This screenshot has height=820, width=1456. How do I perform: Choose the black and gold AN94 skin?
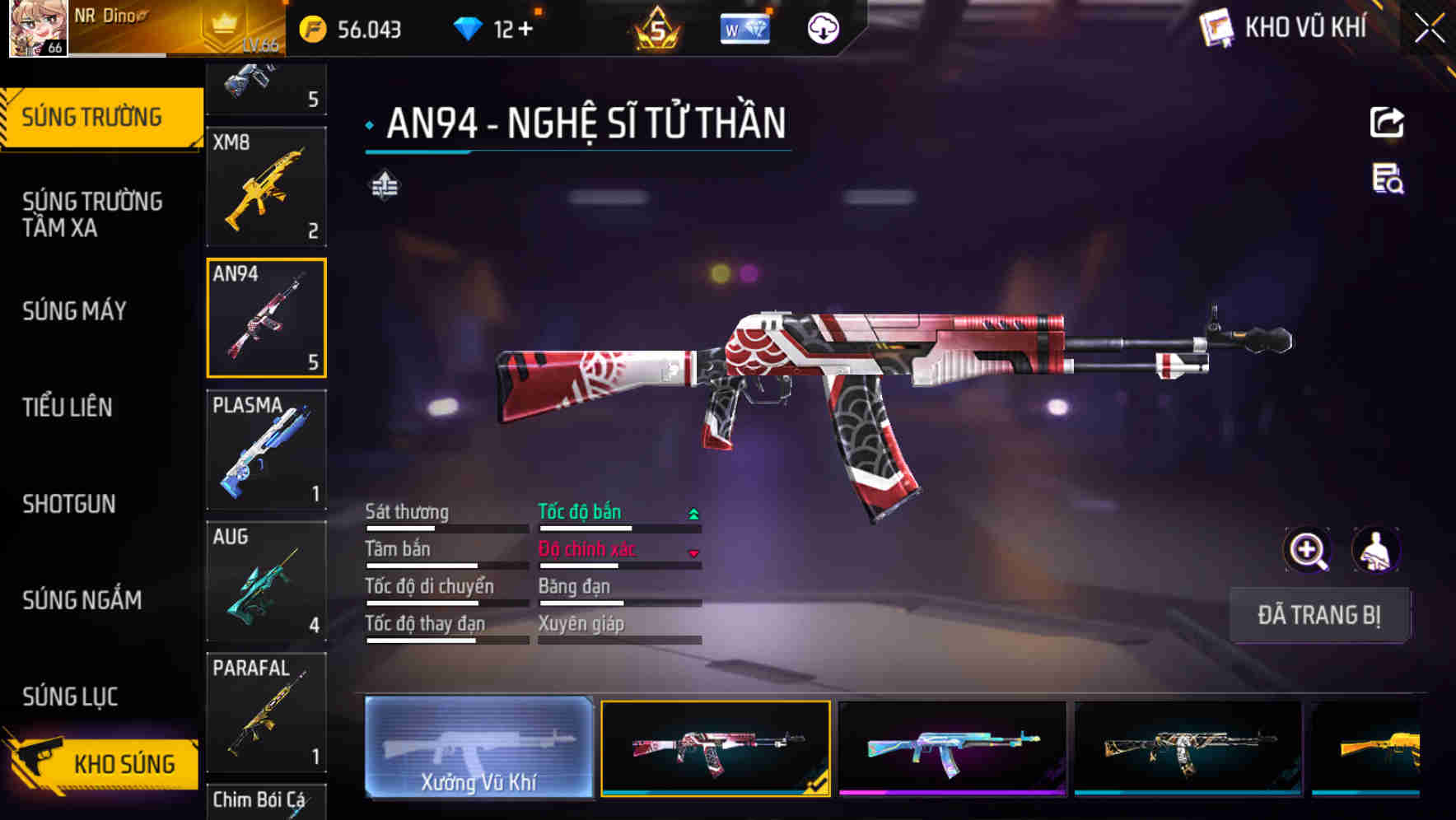click(1188, 748)
